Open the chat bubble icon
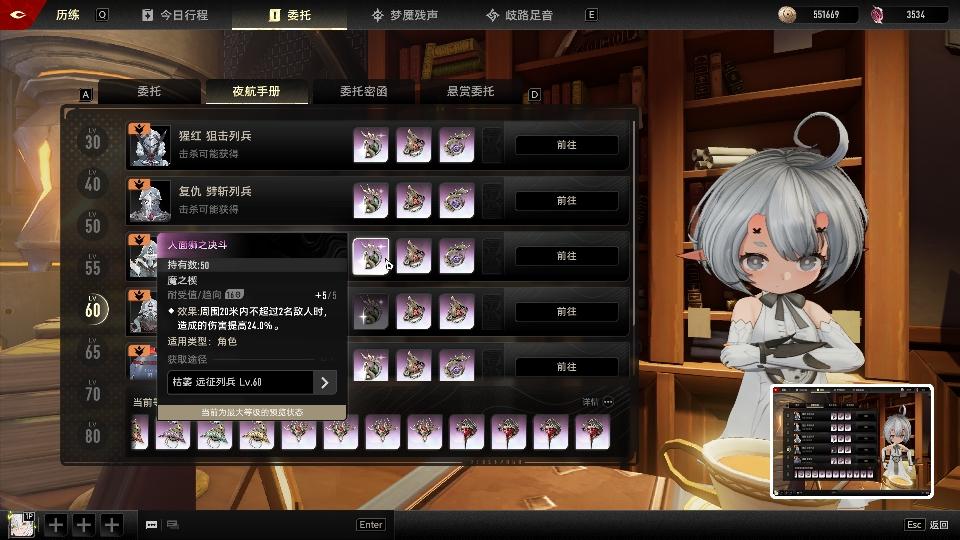Screen dimensions: 960x540 (152, 524)
